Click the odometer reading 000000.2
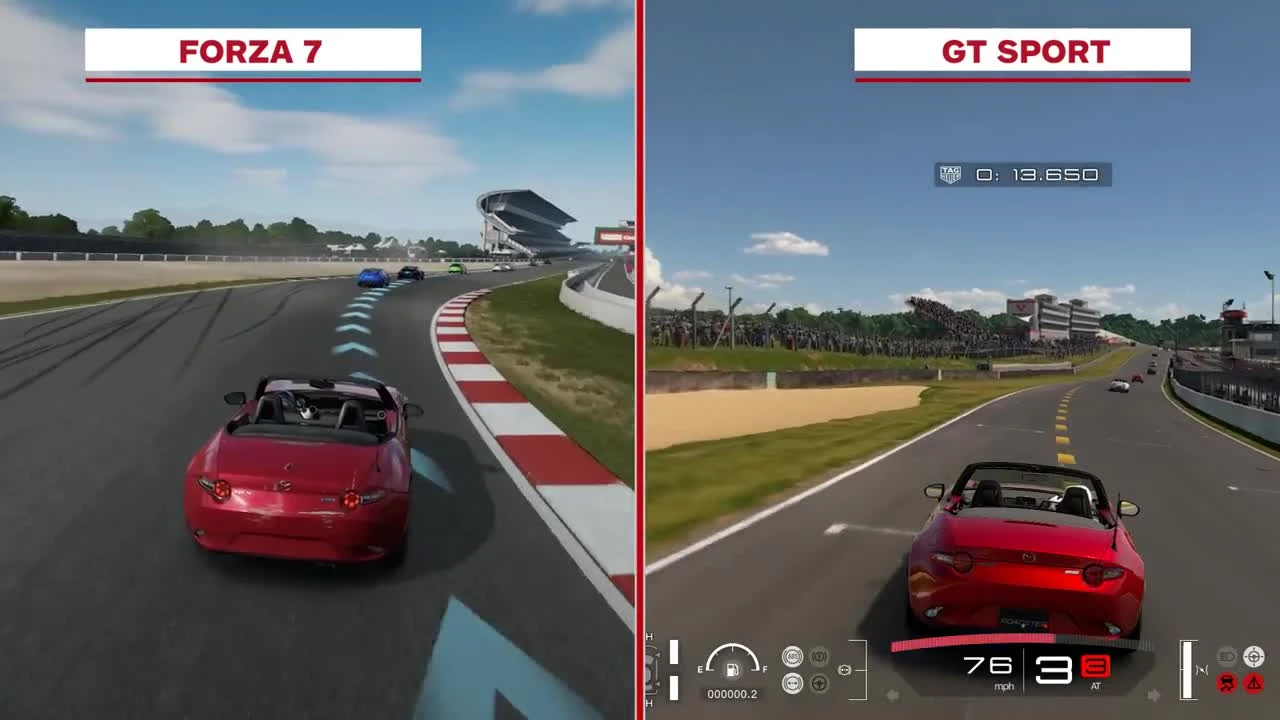The image size is (1280, 720). coord(732,694)
